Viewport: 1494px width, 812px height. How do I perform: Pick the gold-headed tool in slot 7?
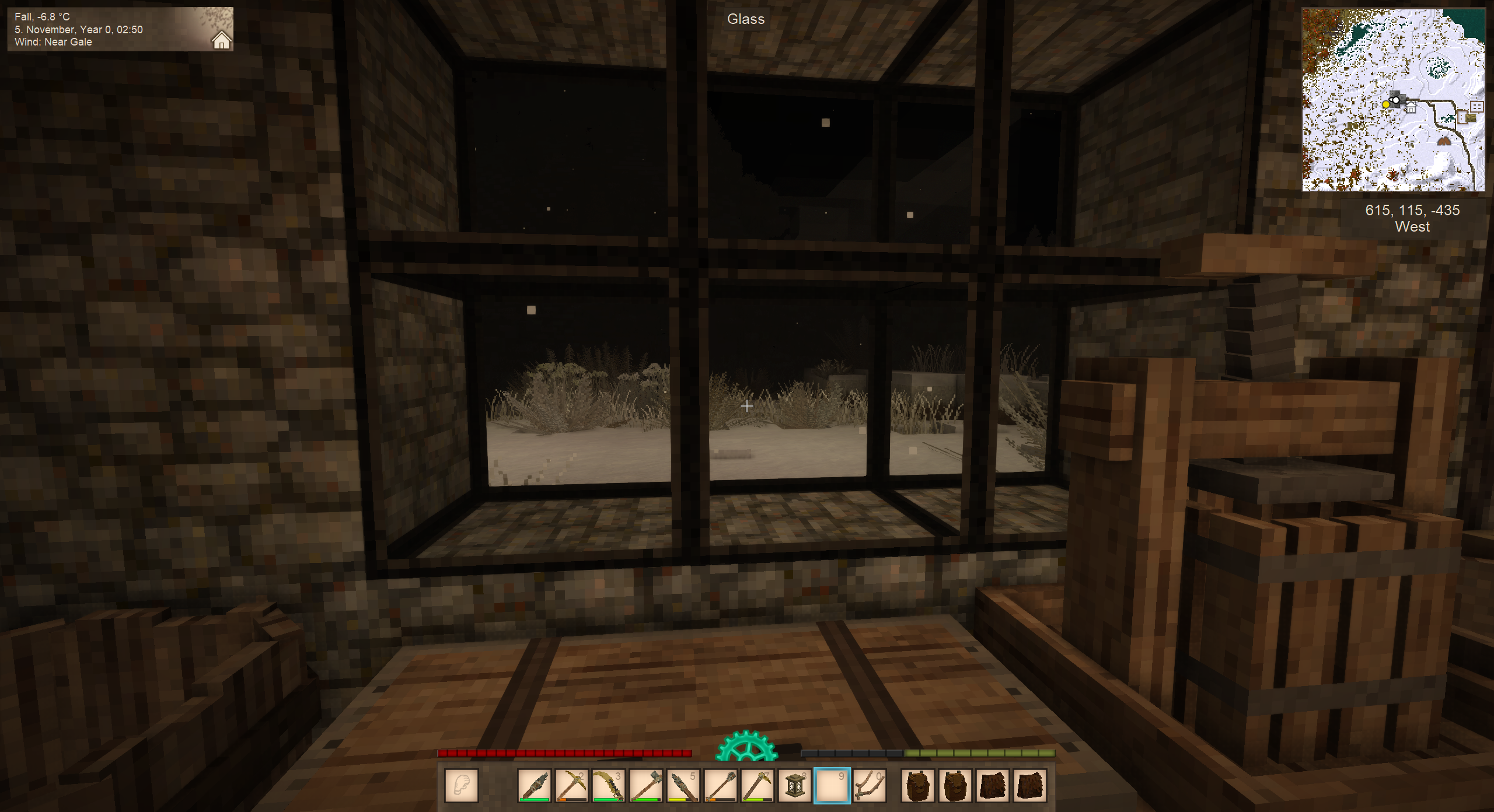click(x=758, y=785)
